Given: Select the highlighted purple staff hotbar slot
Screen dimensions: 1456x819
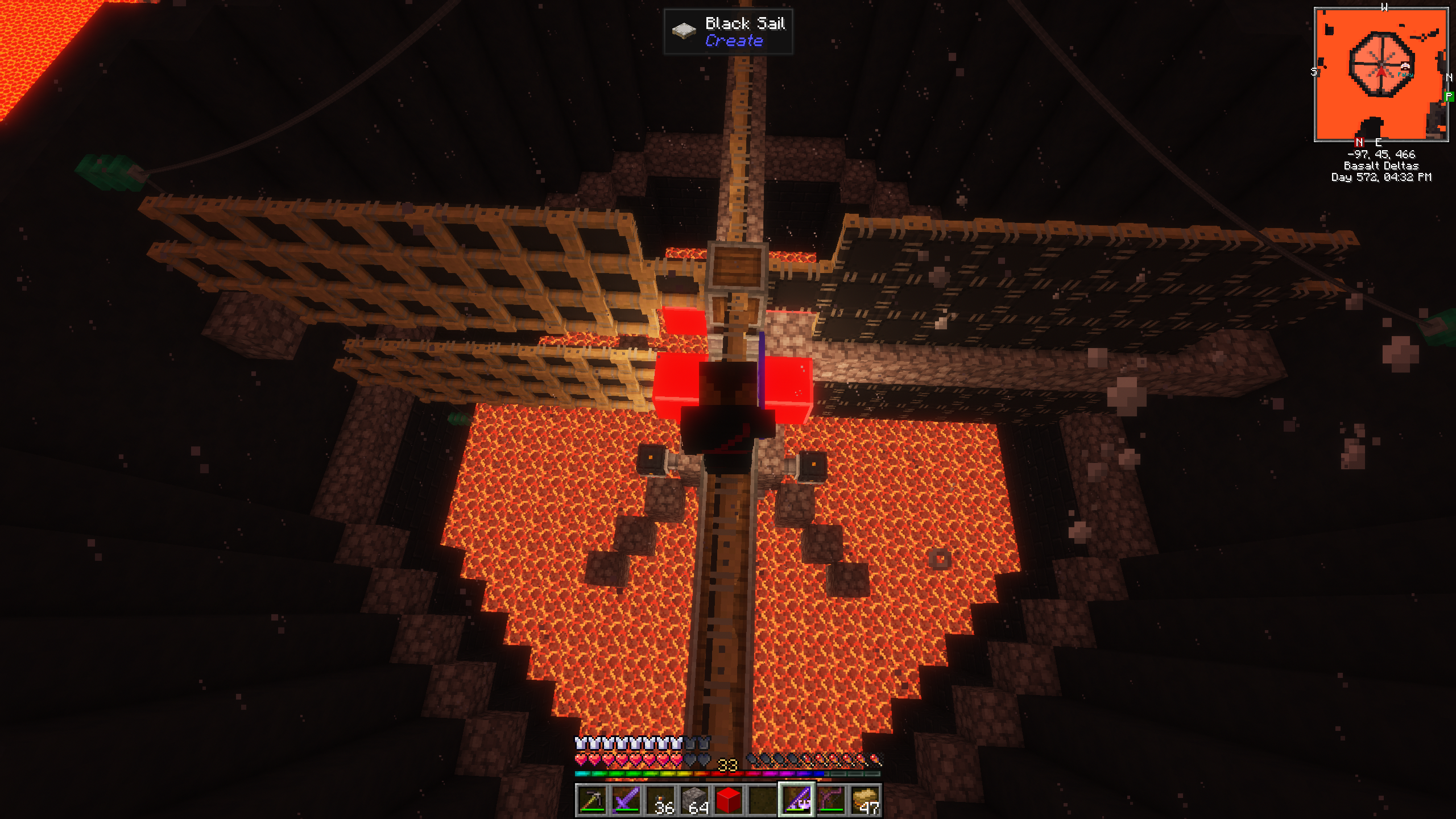Looking at the screenshot, I should click(797, 800).
